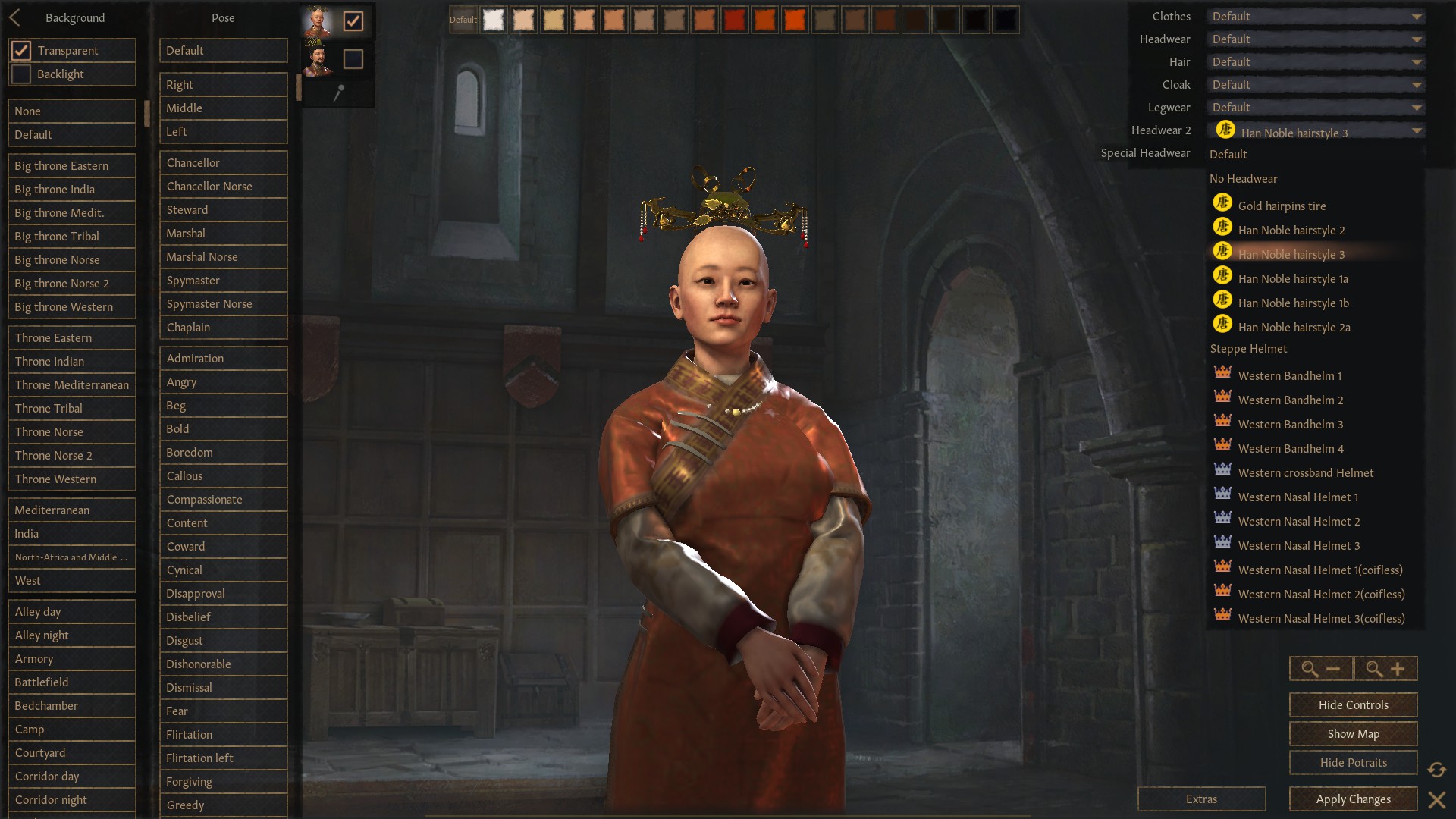Enable the Backlight checkbox

20,74
